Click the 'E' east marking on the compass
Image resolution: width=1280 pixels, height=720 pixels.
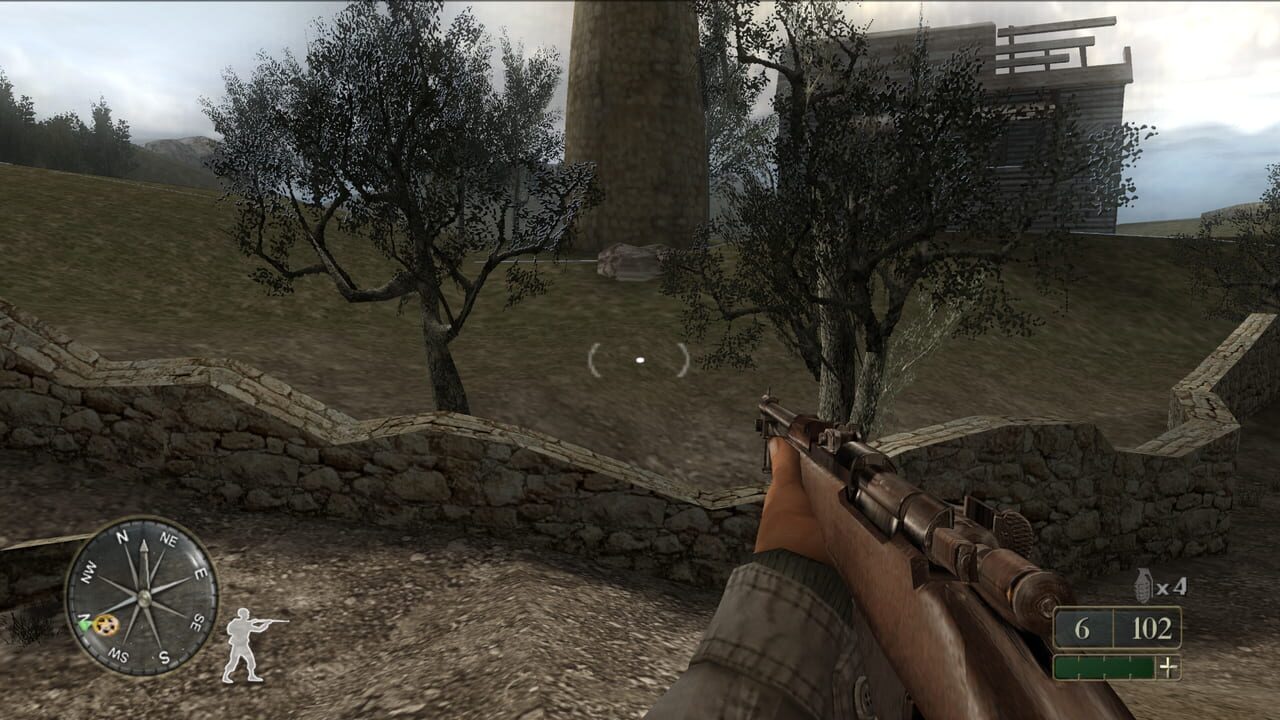(201, 571)
